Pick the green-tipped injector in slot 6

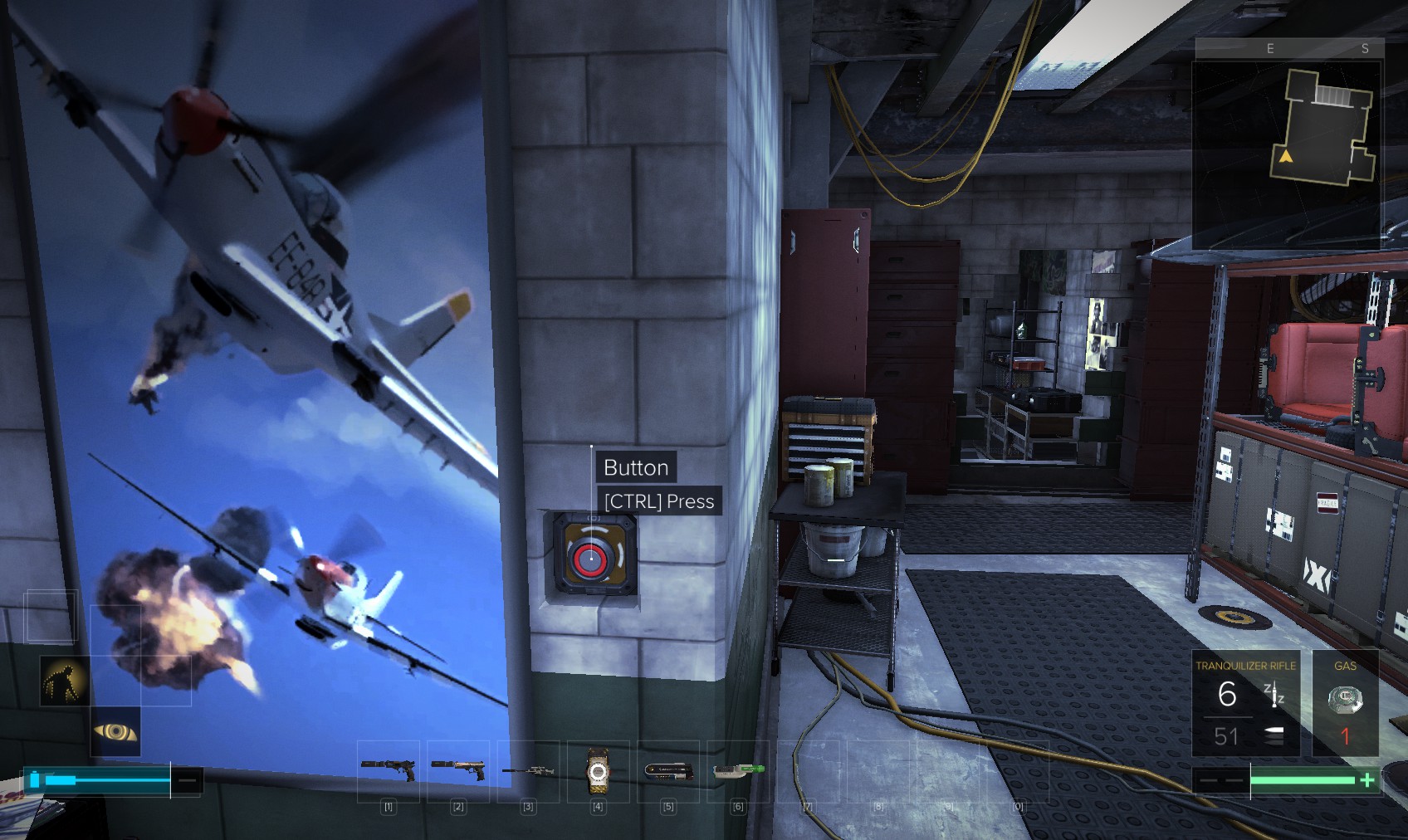coord(738,770)
